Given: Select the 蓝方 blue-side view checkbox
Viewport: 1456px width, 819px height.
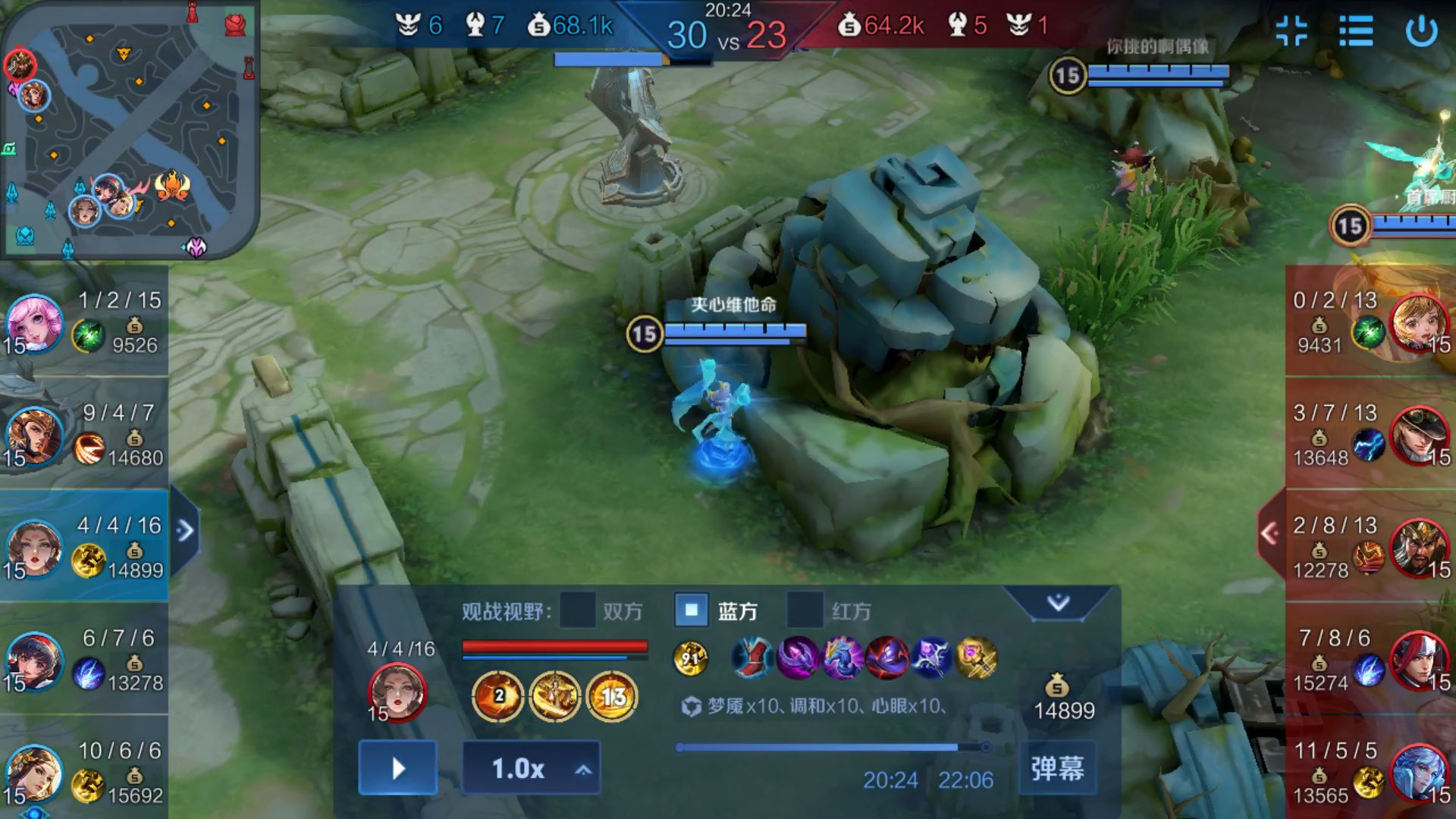Looking at the screenshot, I should (692, 610).
